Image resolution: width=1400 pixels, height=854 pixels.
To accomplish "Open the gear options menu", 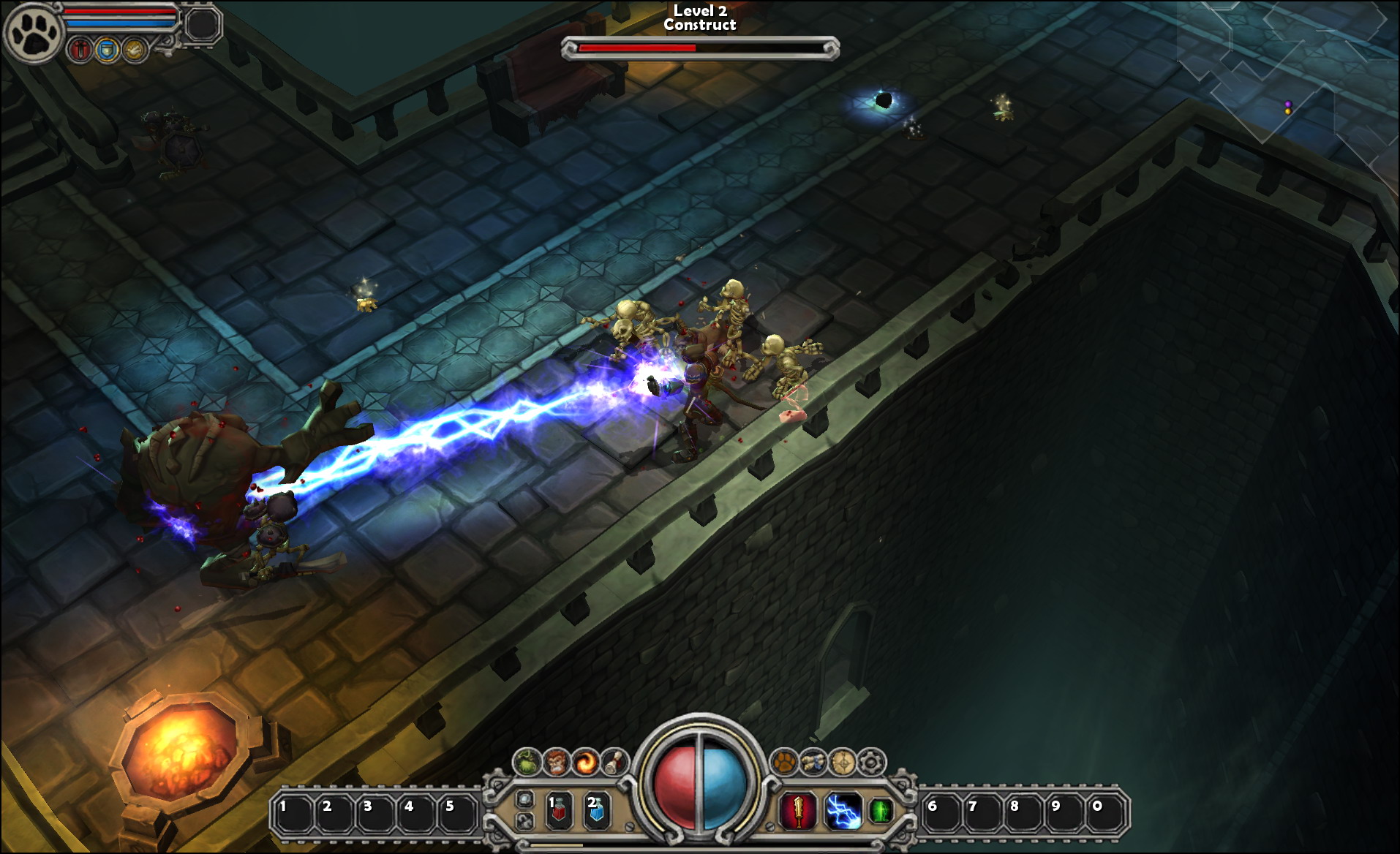I will (871, 763).
